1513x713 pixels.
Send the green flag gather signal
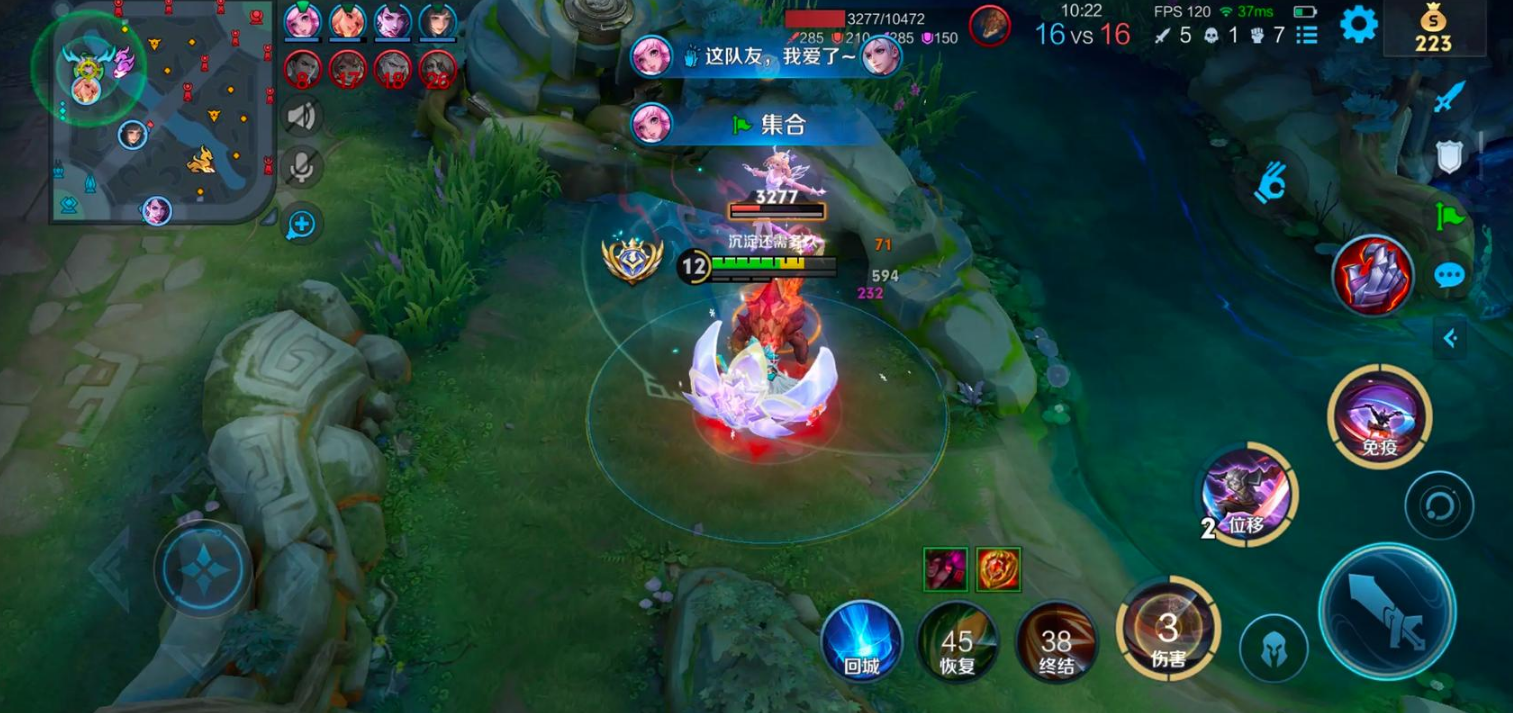[1449, 215]
